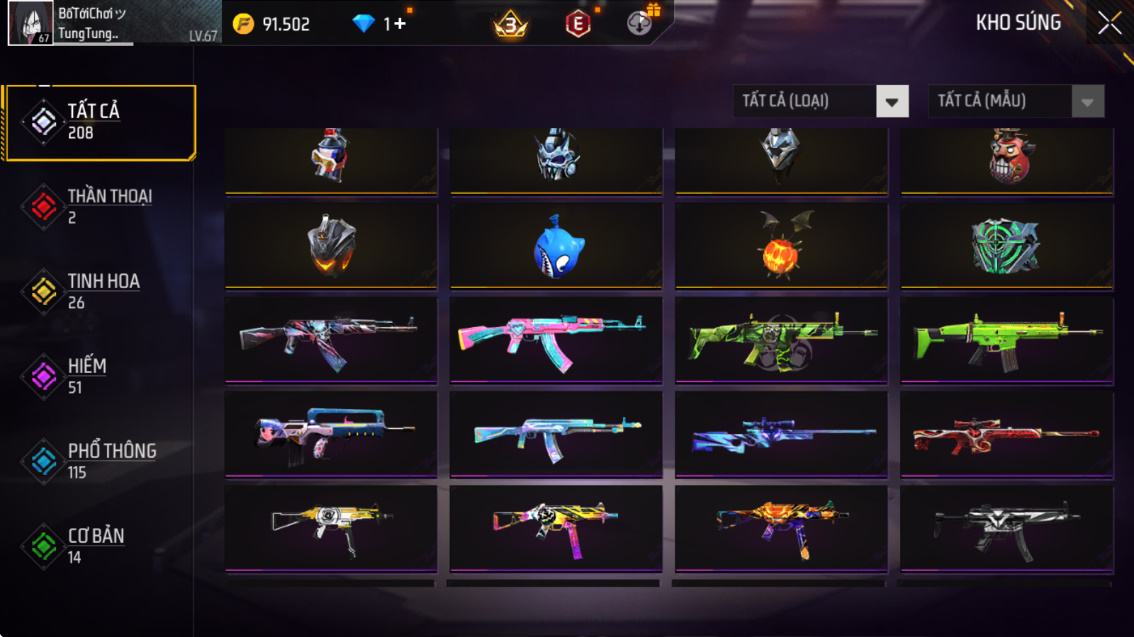Switch to the Thần Thoại tab
Image resolution: width=1134 pixels, height=637 pixels.
pos(98,206)
